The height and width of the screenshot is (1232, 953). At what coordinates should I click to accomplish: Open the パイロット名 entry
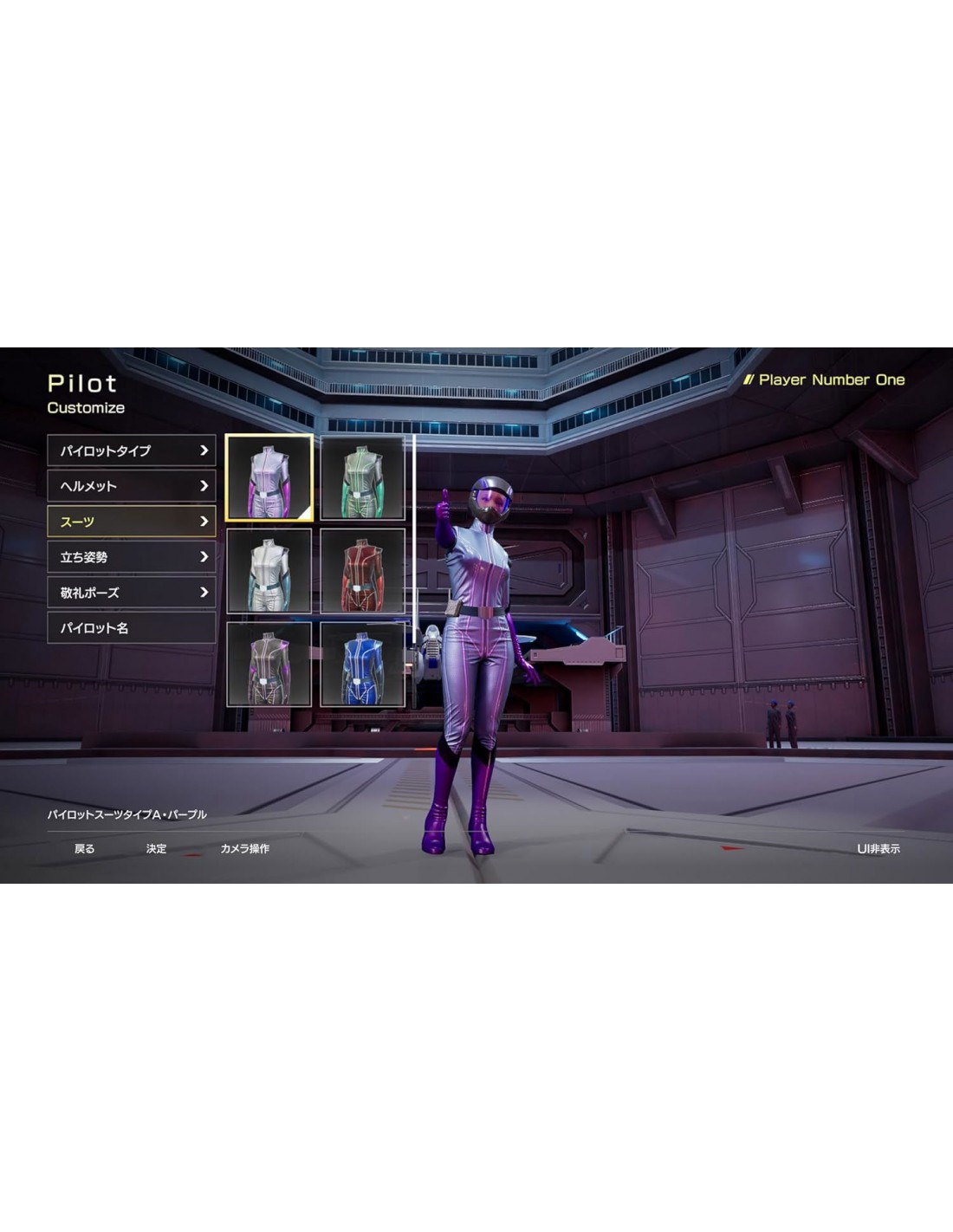coord(131,628)
